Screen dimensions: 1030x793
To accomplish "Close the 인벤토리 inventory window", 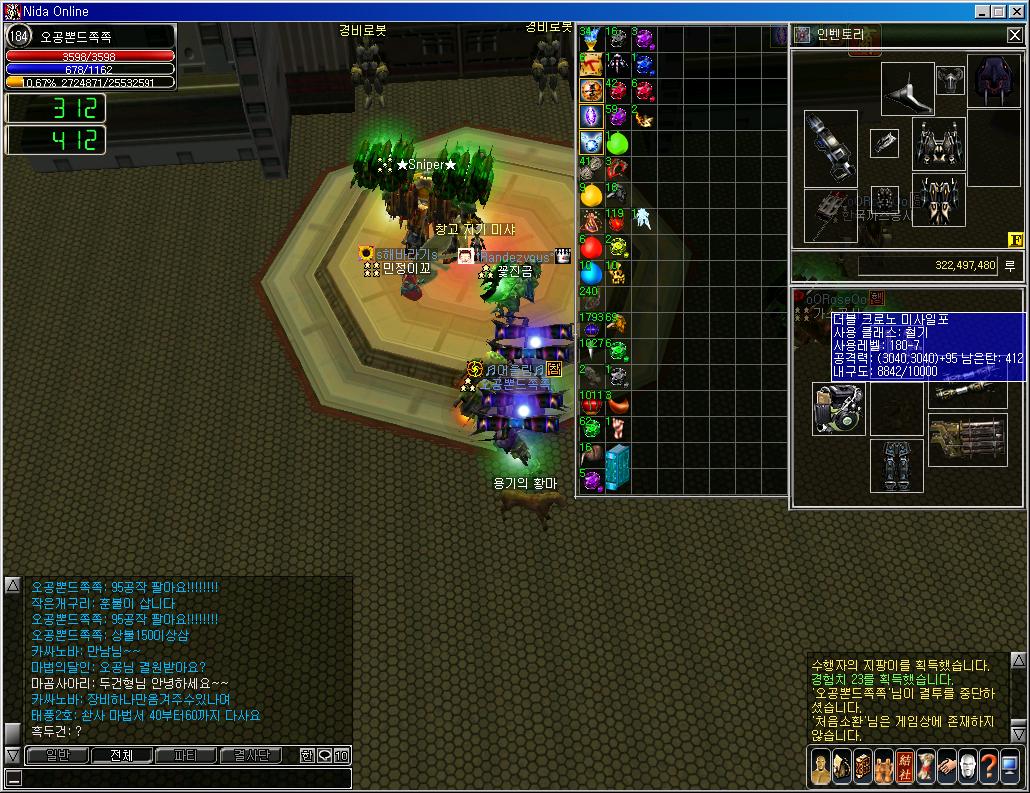I will point(1014,35).
